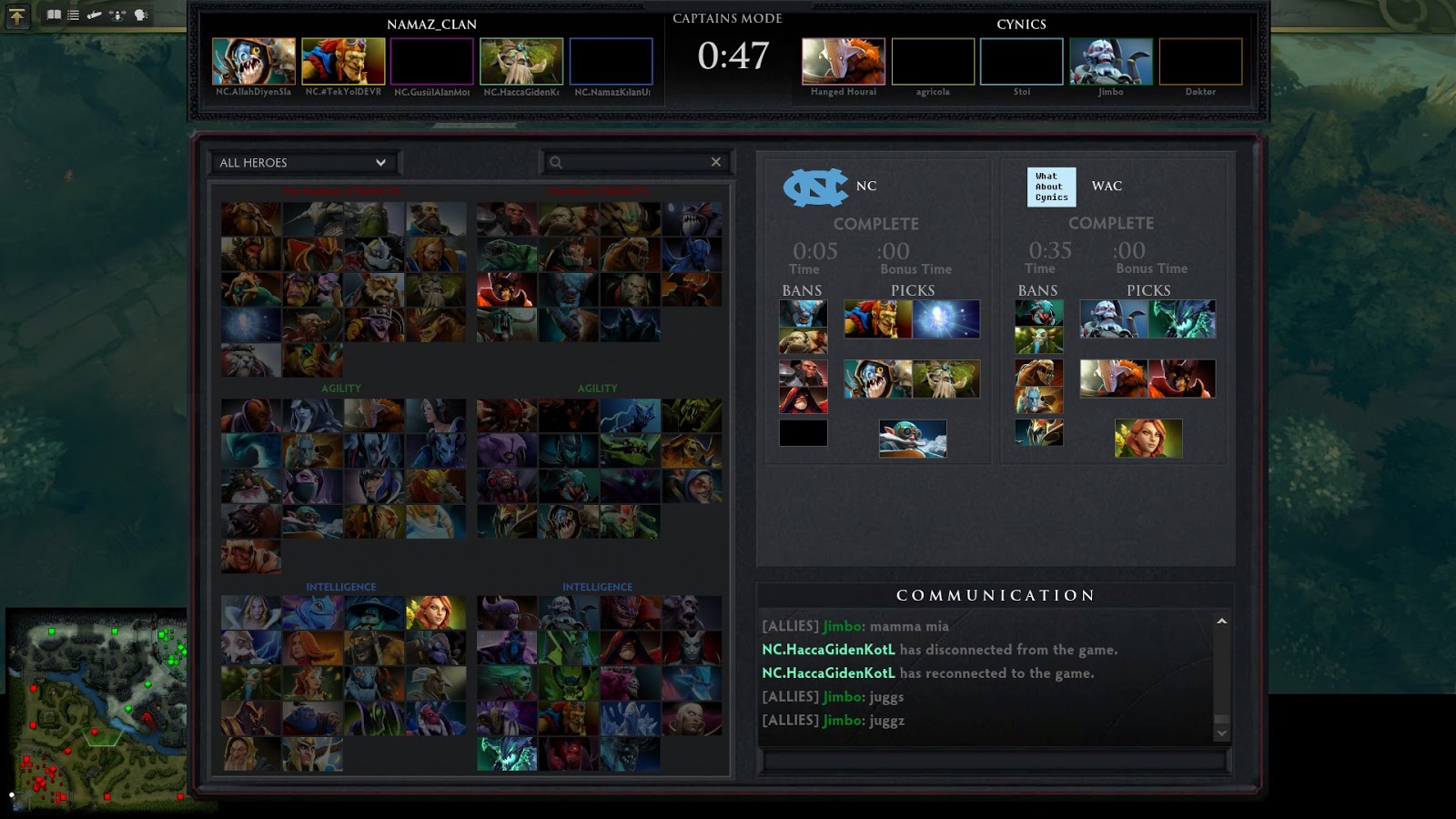Image resolution: width=1456 pixels, height=819 pixels.
Task: Type in the chat message box
Action: coord(995,761)
